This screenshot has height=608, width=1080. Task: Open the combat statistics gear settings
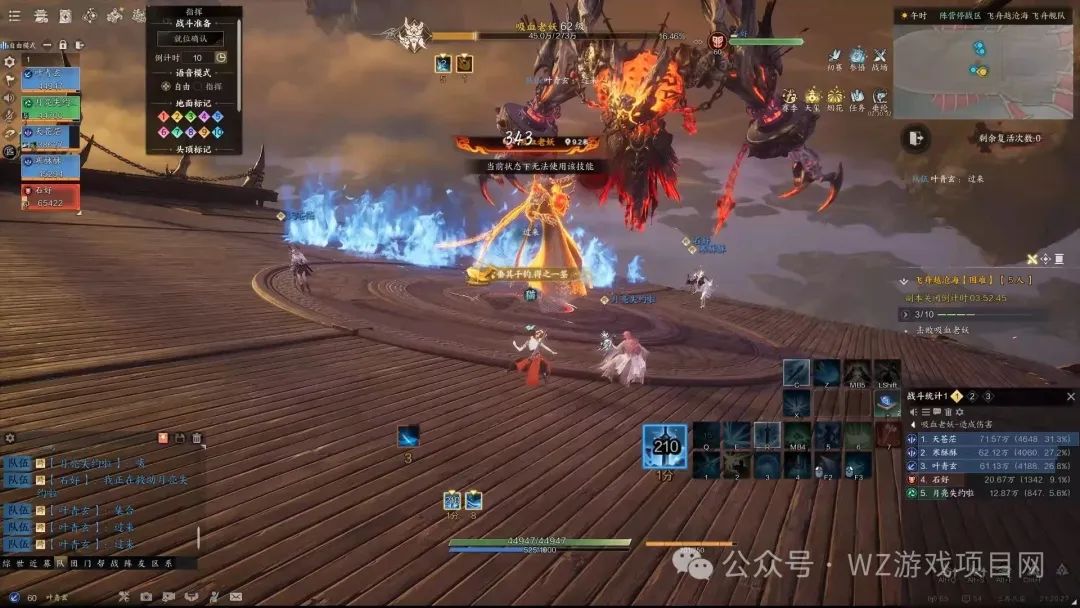959,411
